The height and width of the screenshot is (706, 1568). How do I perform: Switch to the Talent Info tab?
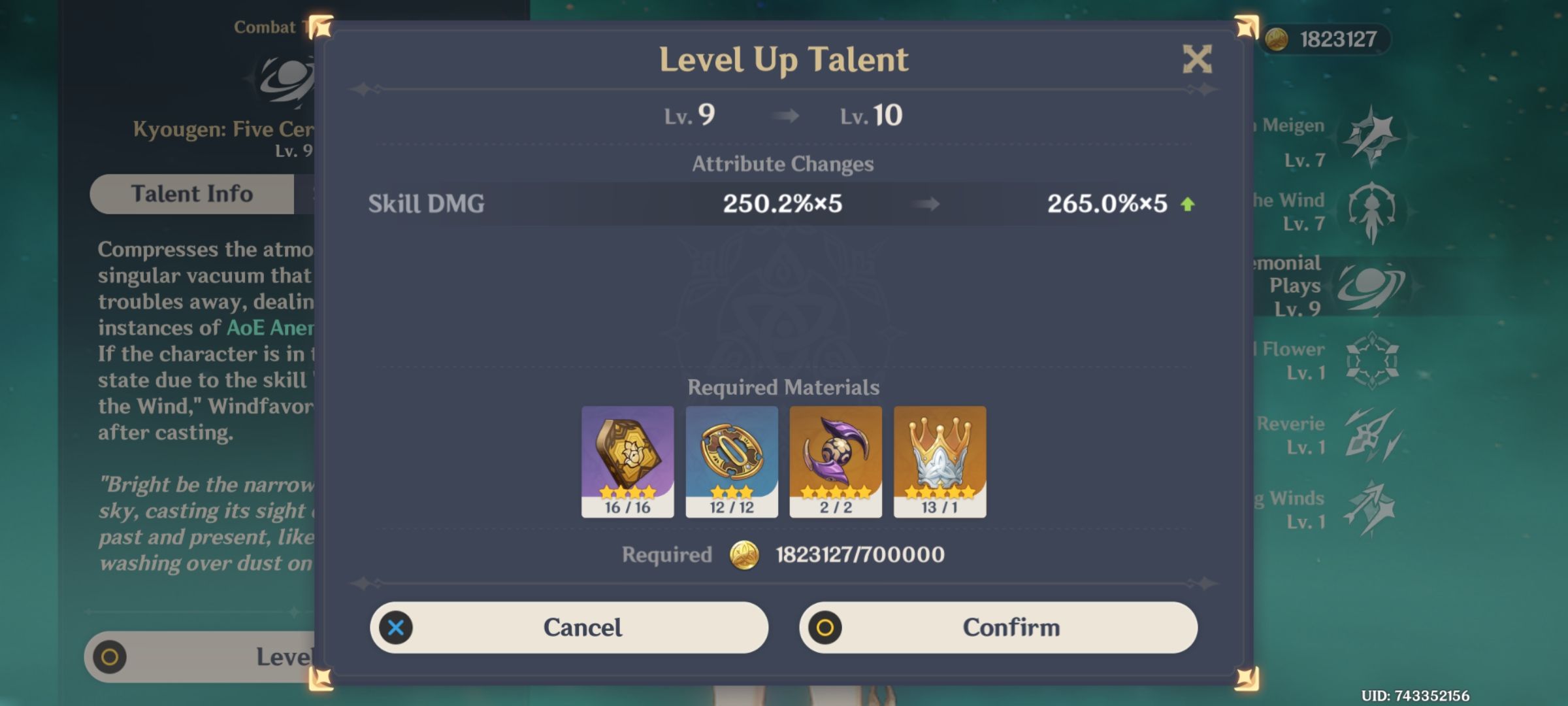tap(192, 193)
